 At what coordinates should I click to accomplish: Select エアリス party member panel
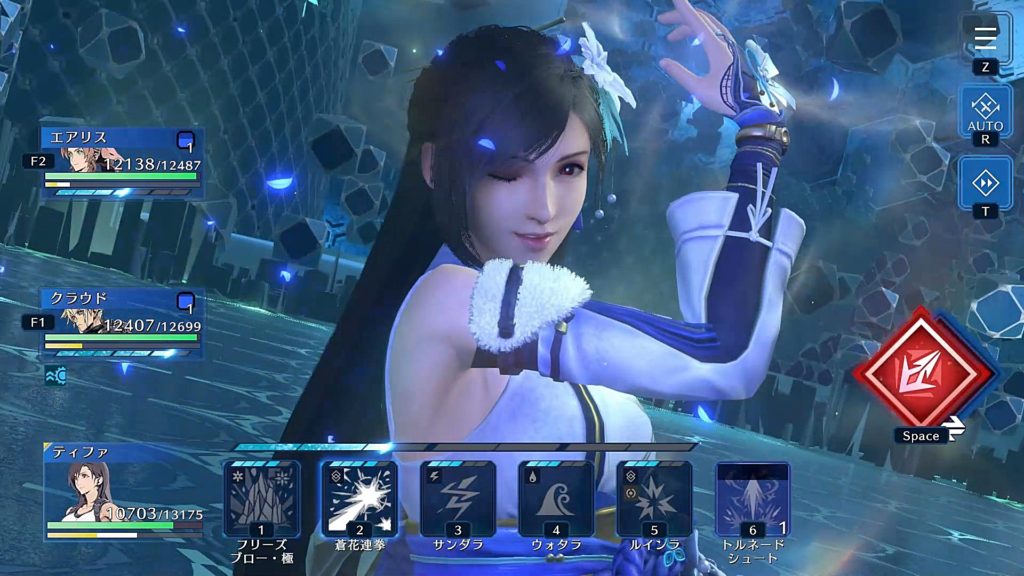click(x=122, y=160)
